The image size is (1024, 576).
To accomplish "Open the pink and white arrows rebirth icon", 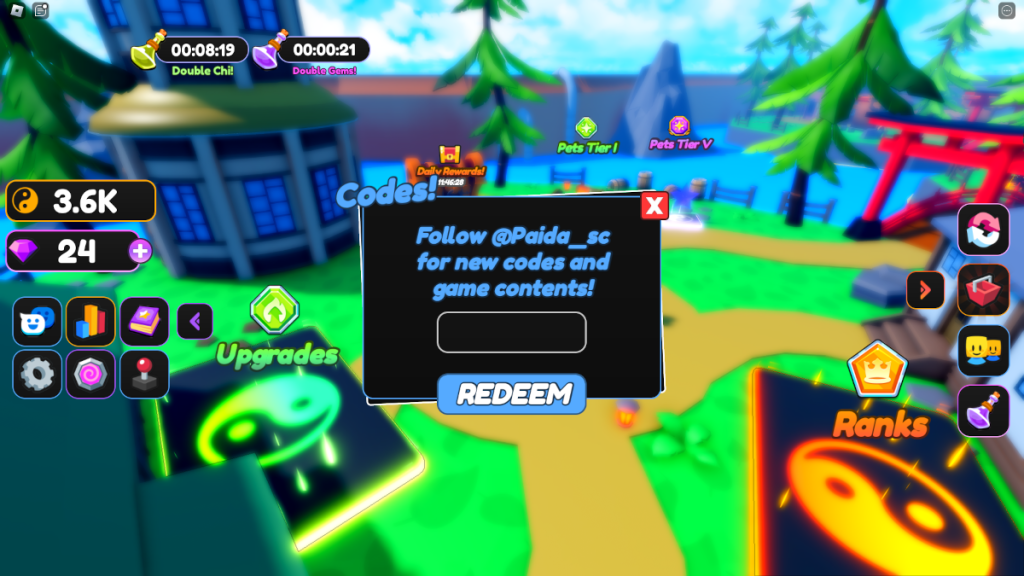I will pyautogui.click(x=983, y=230).
